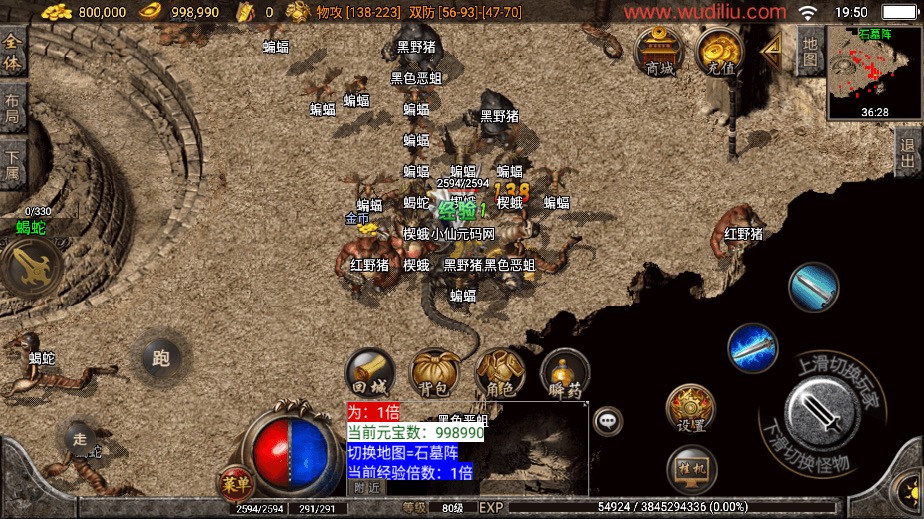Viewport: 924px width, 519px height.
Task: Toggle 跑 run mode
Action: (x=160, y=356)
